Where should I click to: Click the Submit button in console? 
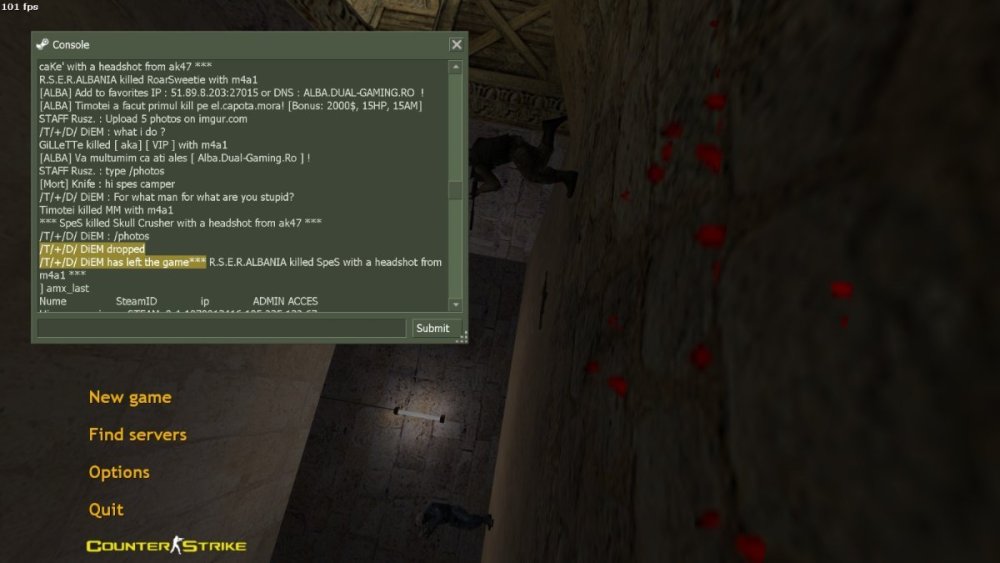[432, 328]
